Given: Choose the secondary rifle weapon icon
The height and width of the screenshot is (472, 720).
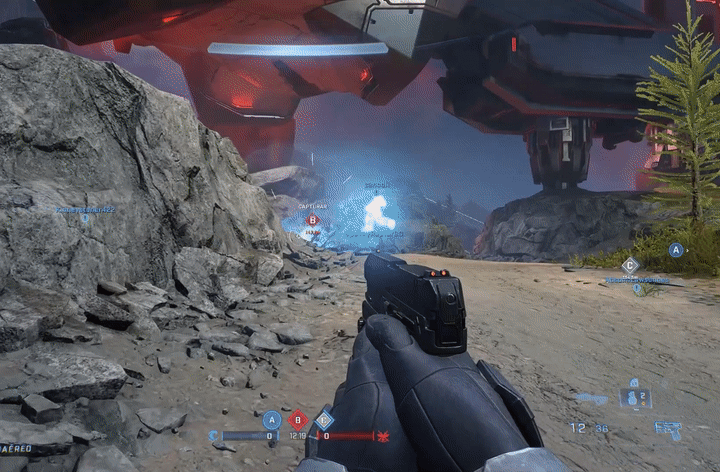Looking at the screenshot, I should point(591,399).
